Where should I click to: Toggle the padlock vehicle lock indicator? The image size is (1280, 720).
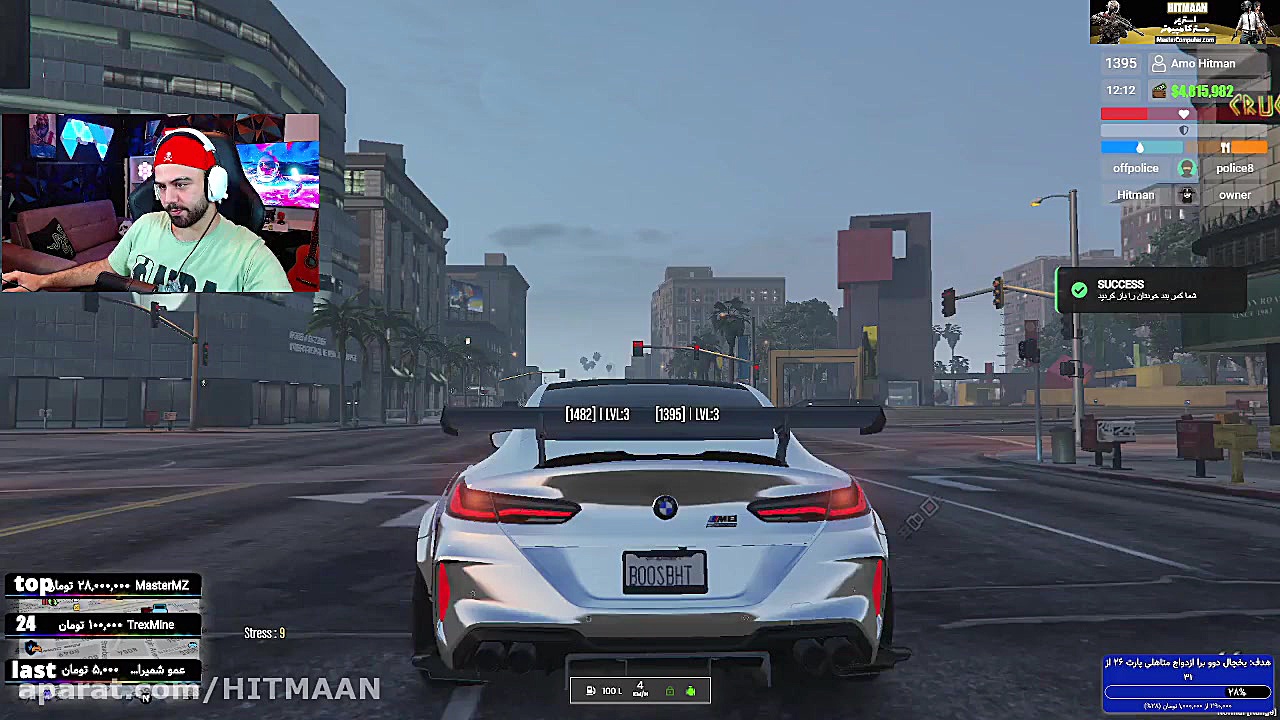tap(670, 691)
